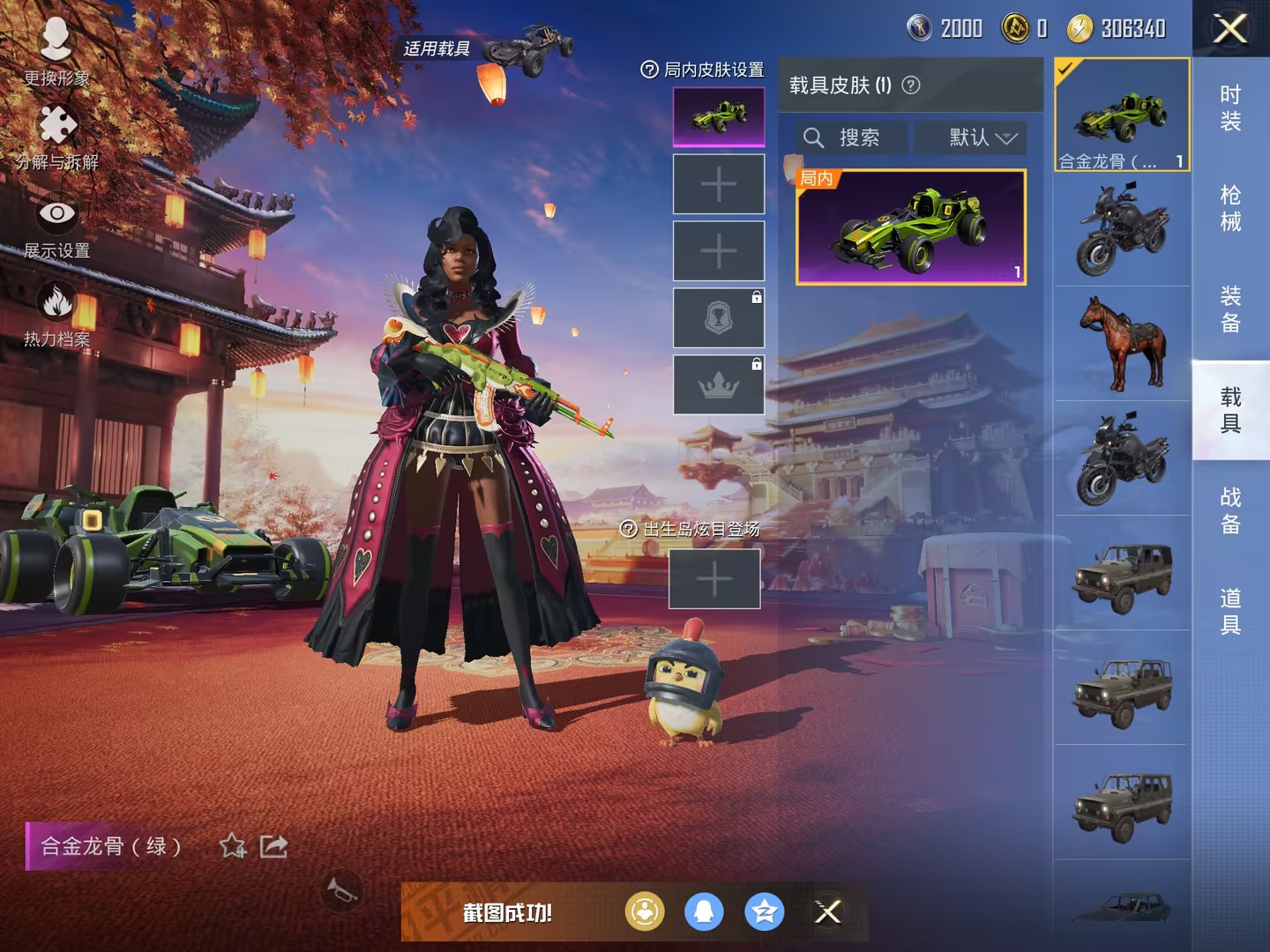Click the 搜索 search box
The image size is (1270, 952).
[x=851, y=138]
